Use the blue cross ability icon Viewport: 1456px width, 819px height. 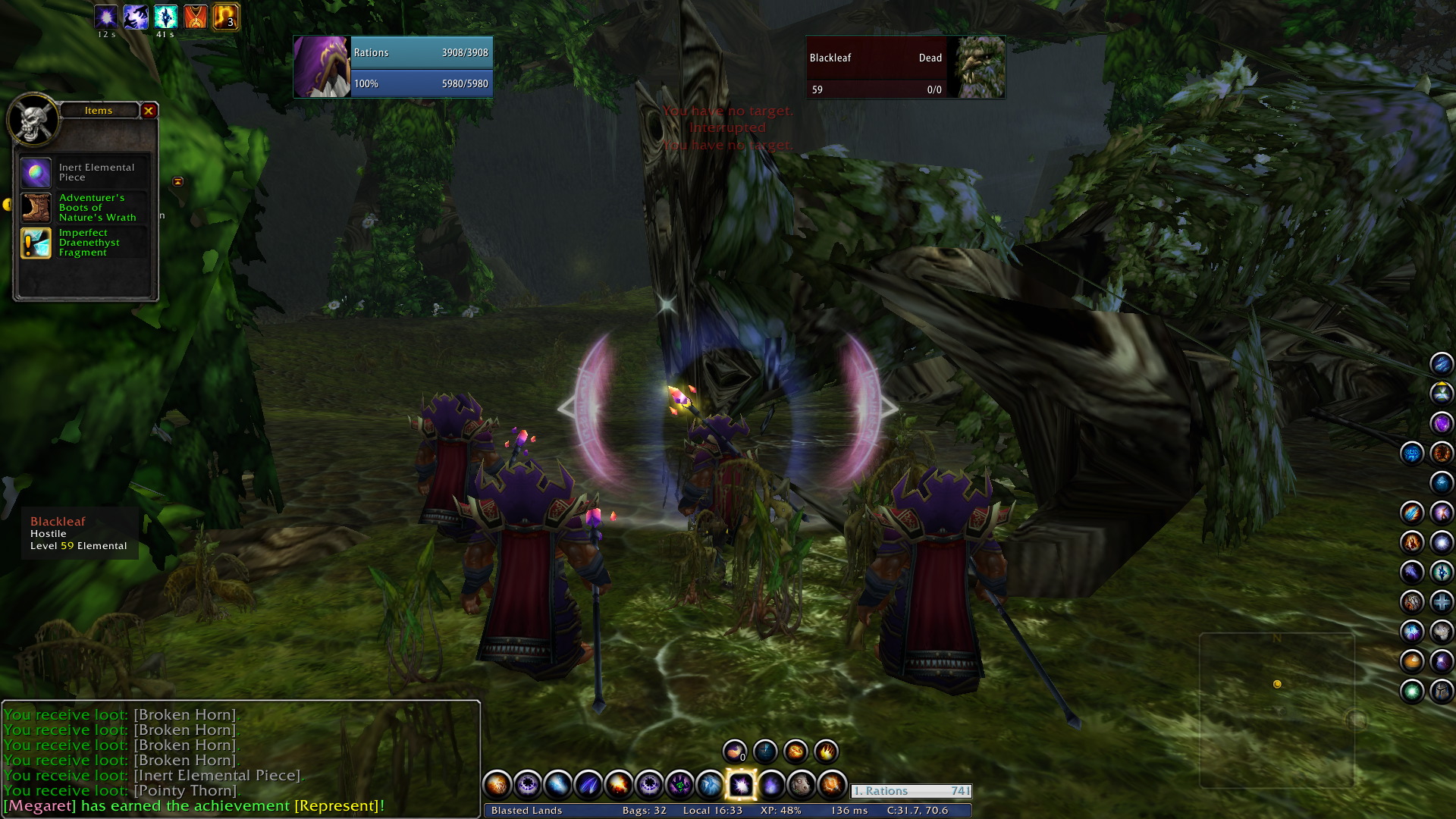point(1441,602)
